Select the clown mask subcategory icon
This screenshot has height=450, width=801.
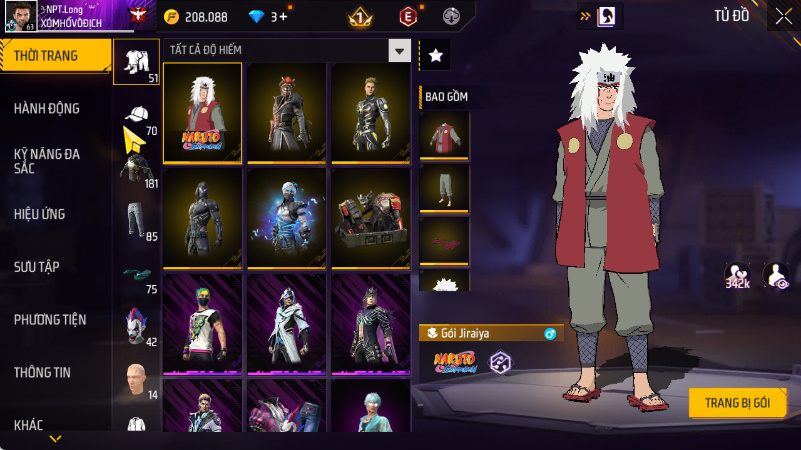tap(136, 326)
